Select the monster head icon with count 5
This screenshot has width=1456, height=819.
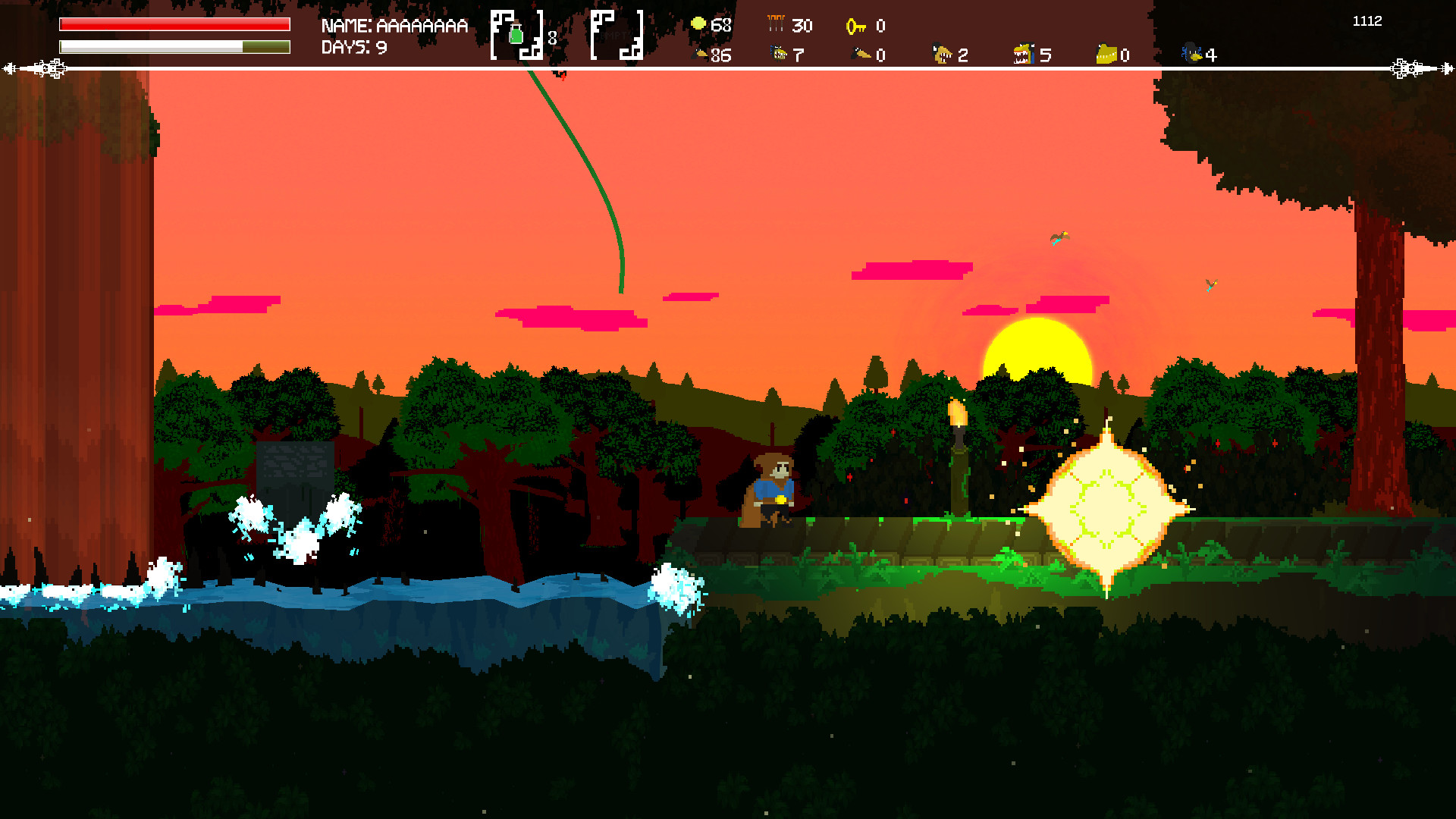pyautogui.click(x=1025, y=54)
